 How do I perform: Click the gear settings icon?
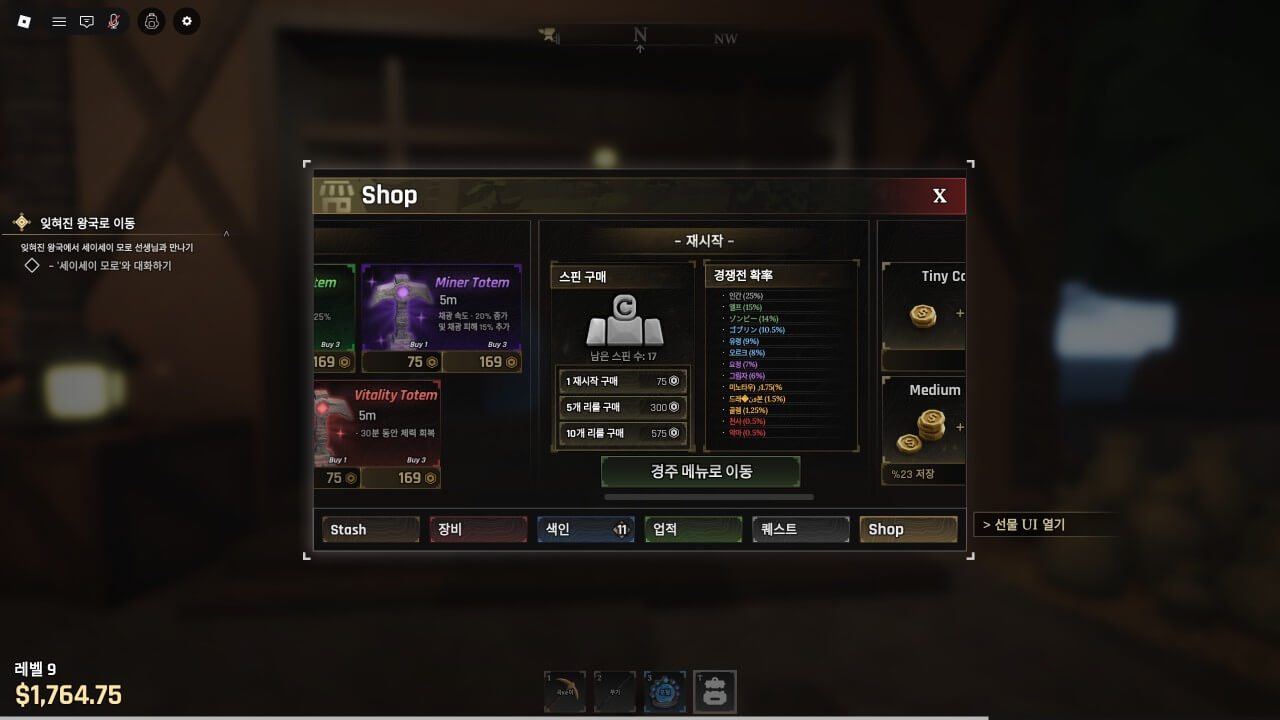pos(186,21)
